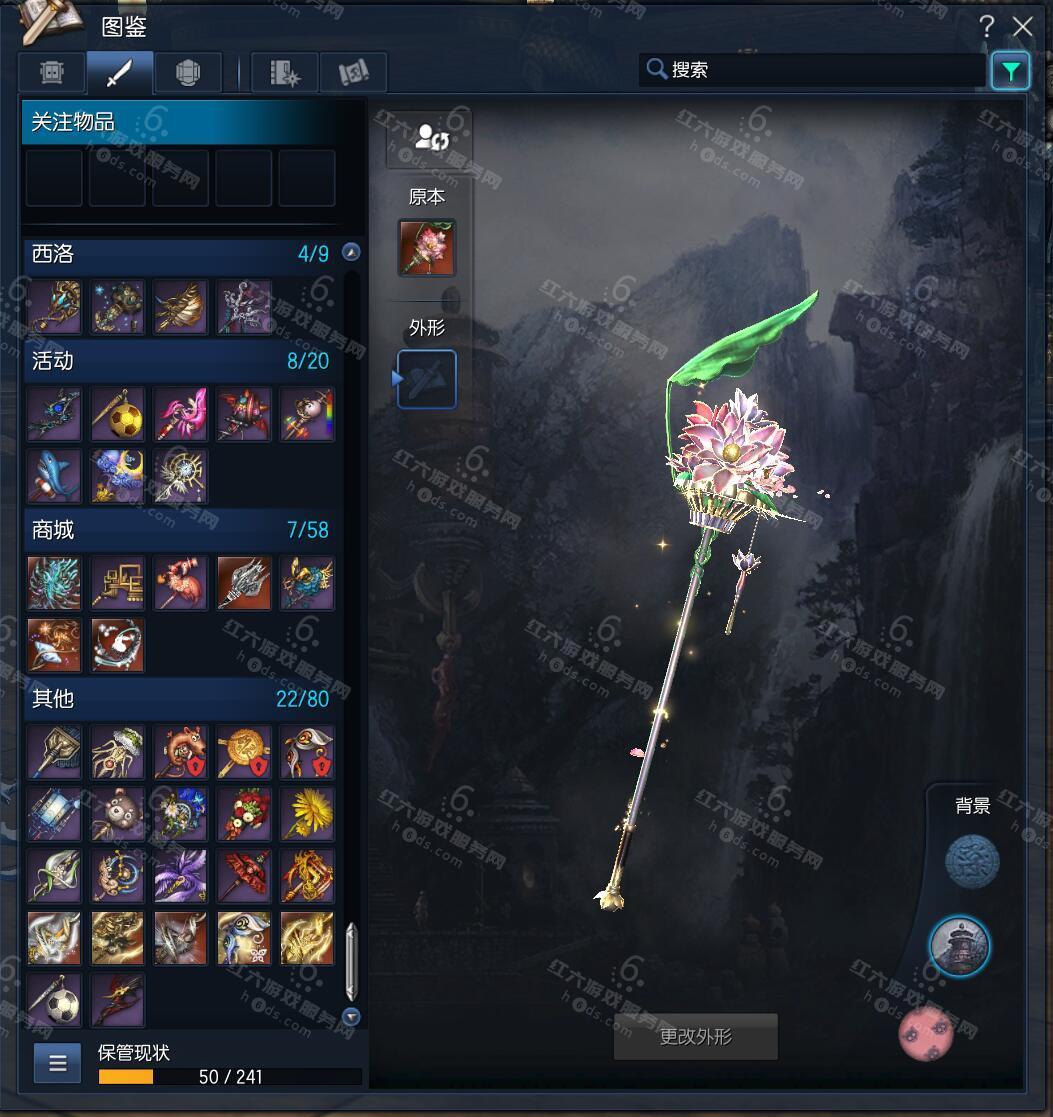Select the golden soccer ball weapon

pyautogui.click(x=118, y=415)
